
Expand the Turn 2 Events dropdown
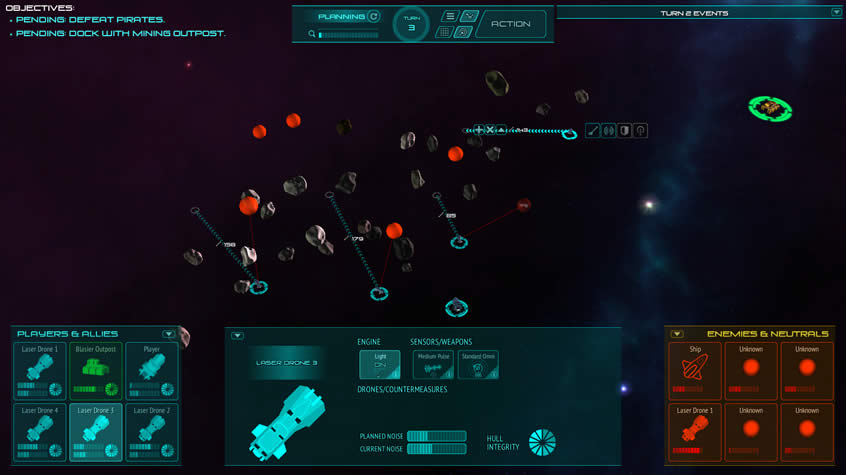pos(836,13)
